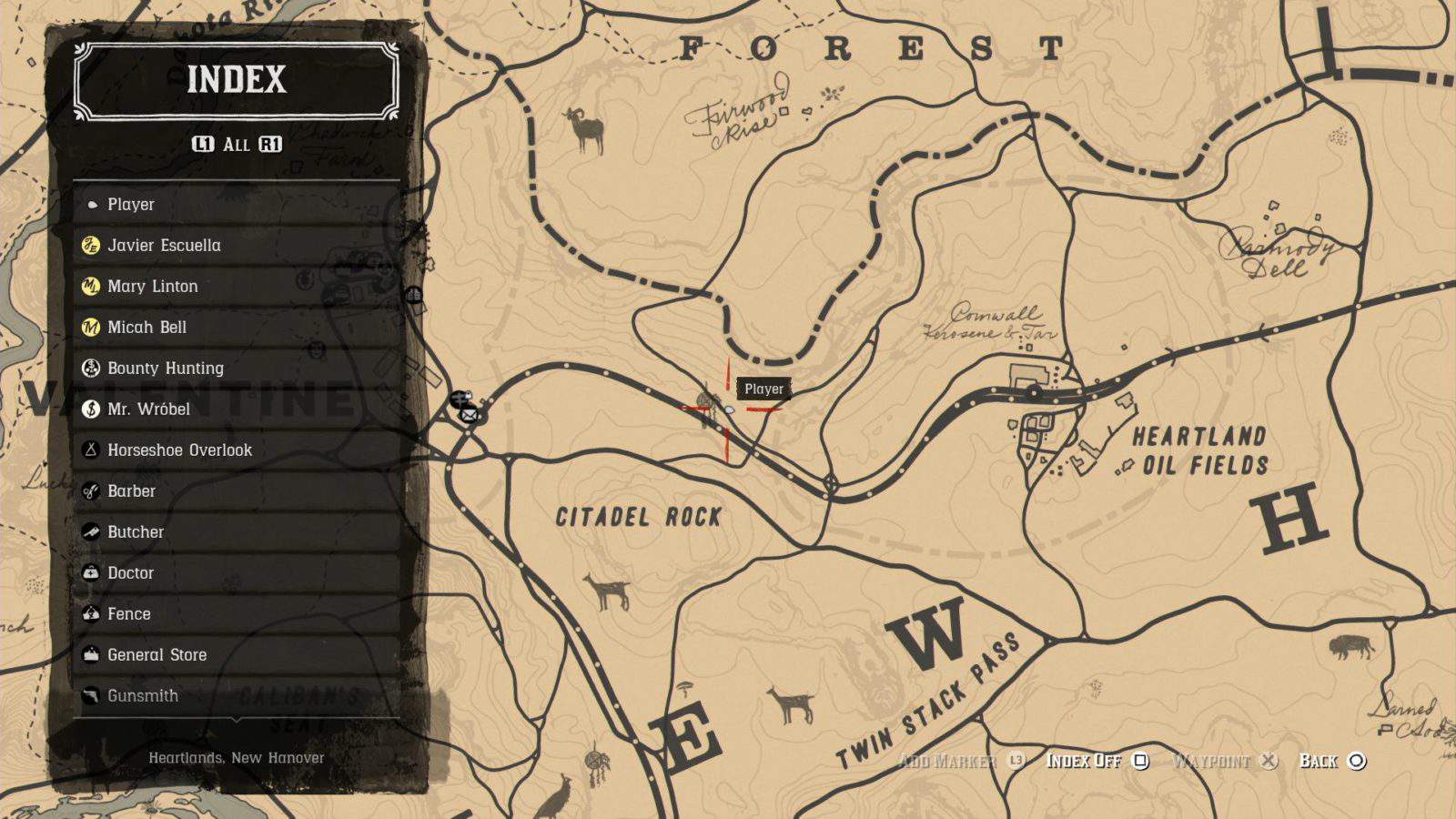This screenshot has width=1456, height=819.
Task: Switch index category forward with R1
Action: [x=272, y=143]
